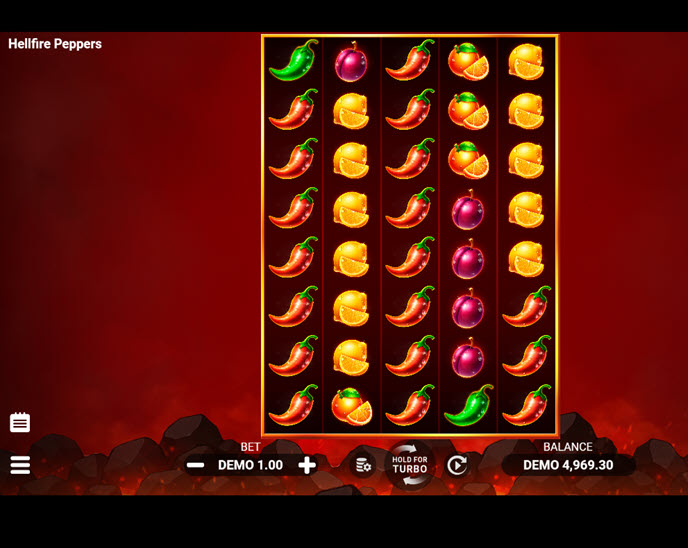This screenshot has height=548, width=688.
Task: Increase the bet with the plus button
Action: tap(307, 465)
